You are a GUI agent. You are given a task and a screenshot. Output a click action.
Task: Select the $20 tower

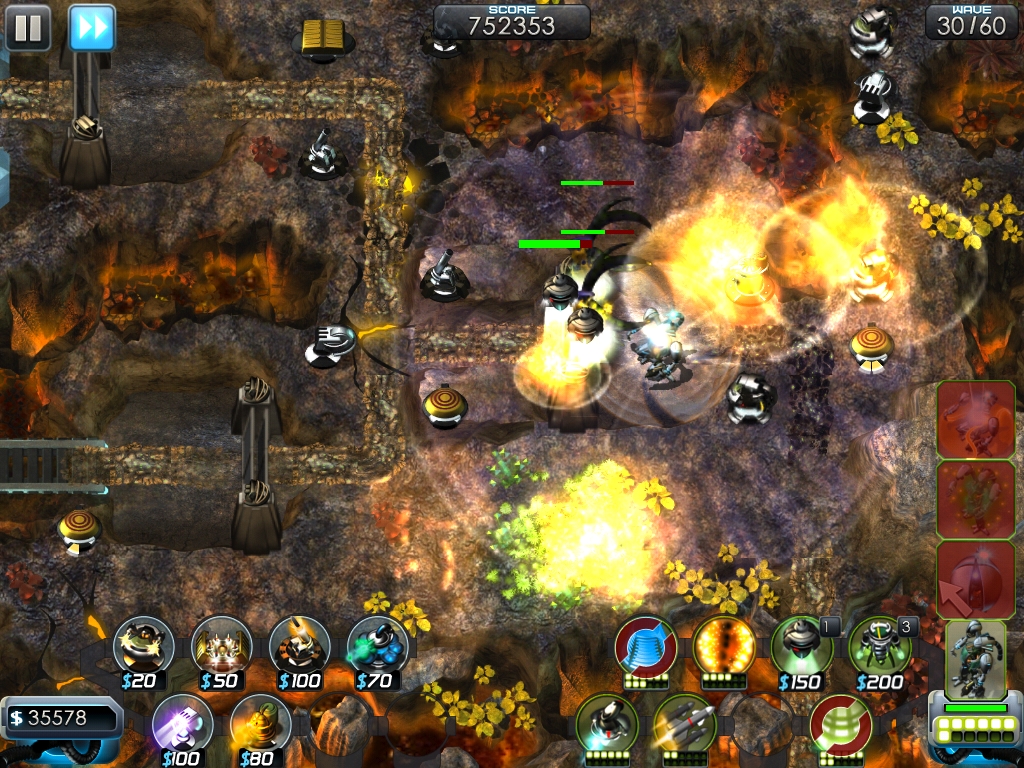(143, 646)
